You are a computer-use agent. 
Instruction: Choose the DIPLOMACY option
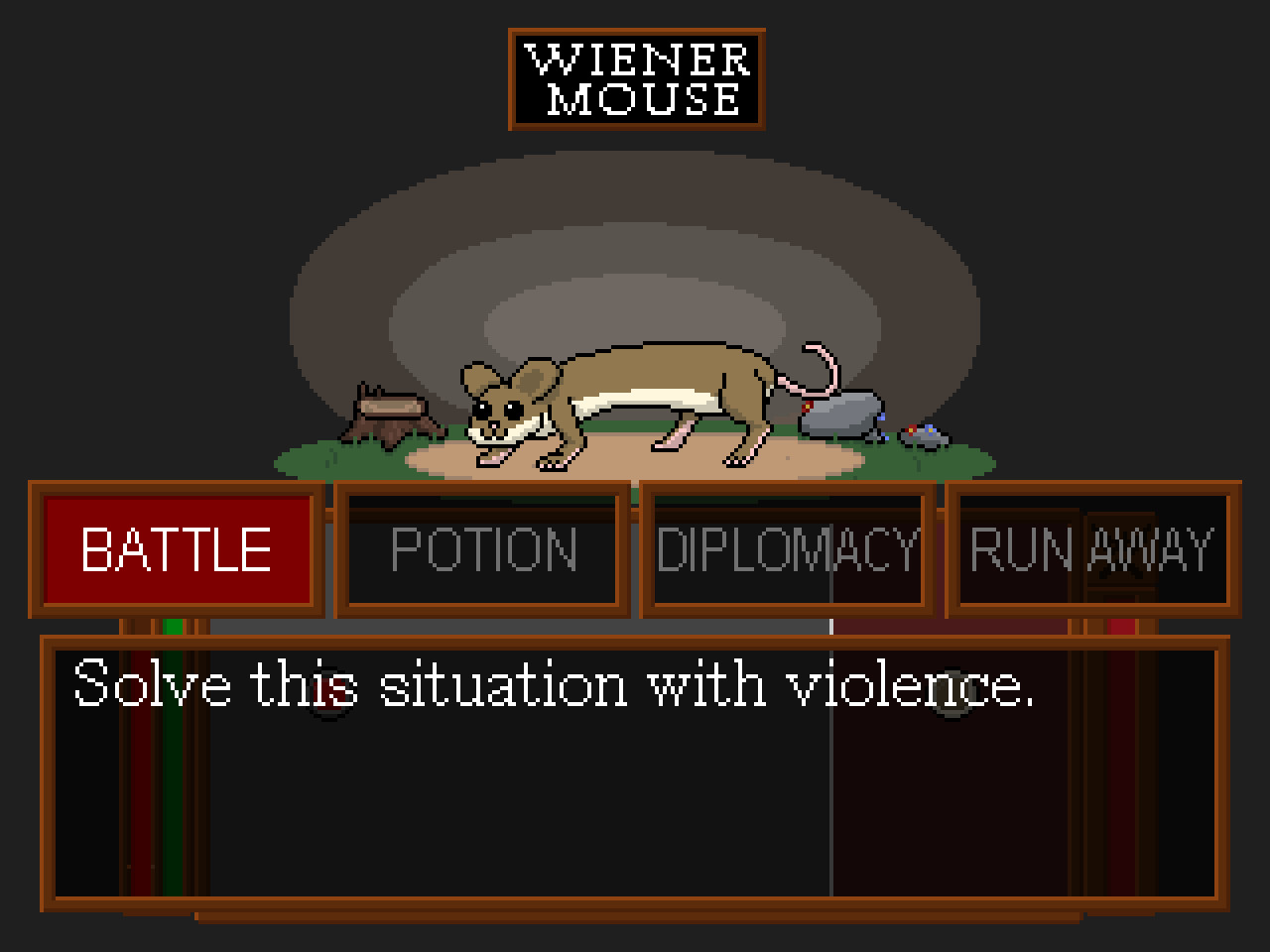click(787, 546)
